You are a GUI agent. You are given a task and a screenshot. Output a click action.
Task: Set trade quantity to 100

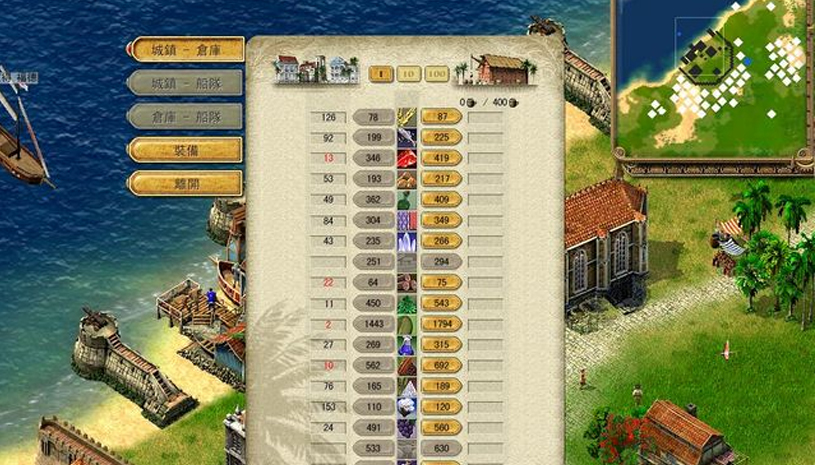pyautogui.click(x=436, y=73)
